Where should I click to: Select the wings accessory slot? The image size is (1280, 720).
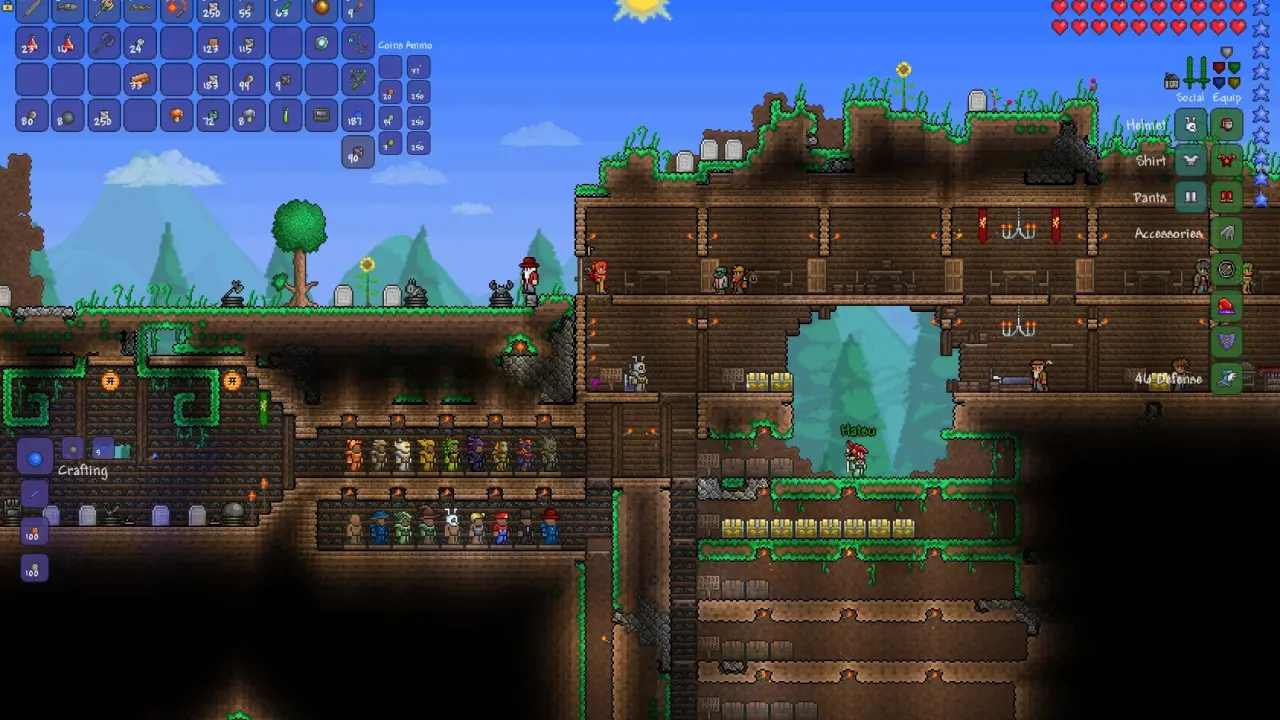click(x=1227, y=233)
